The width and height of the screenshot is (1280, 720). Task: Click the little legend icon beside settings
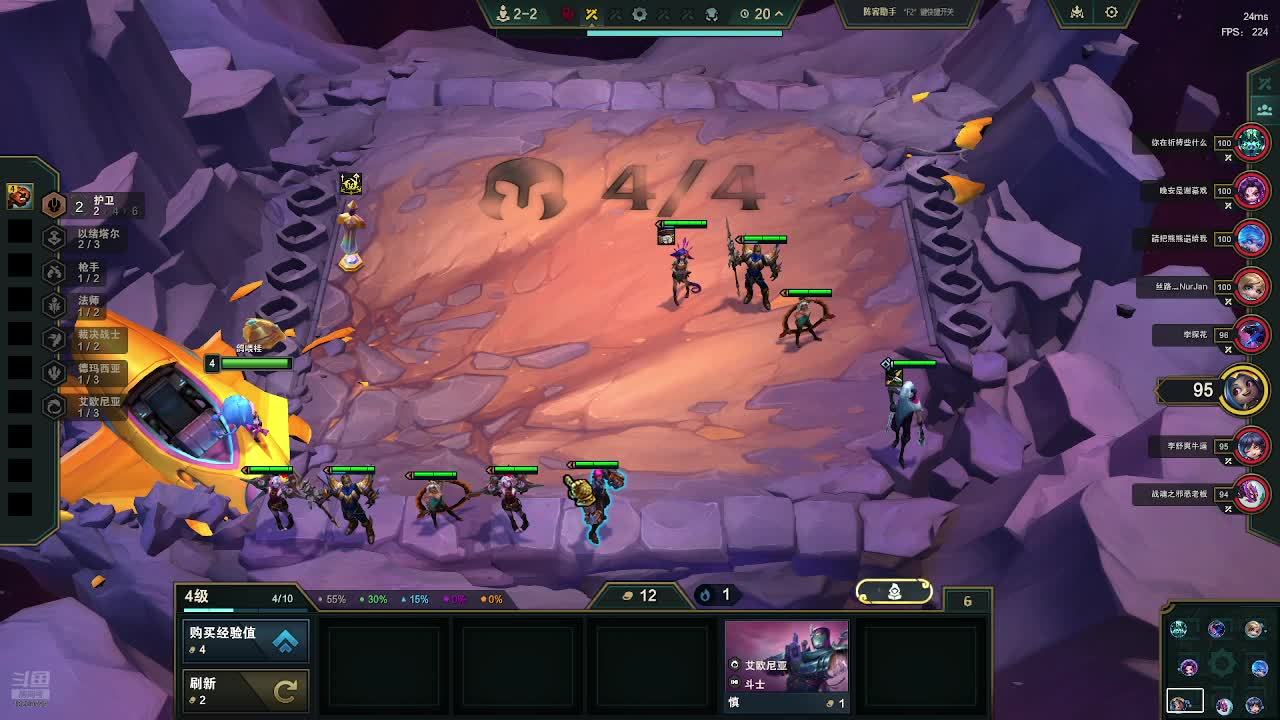(x=1077, y=13)
